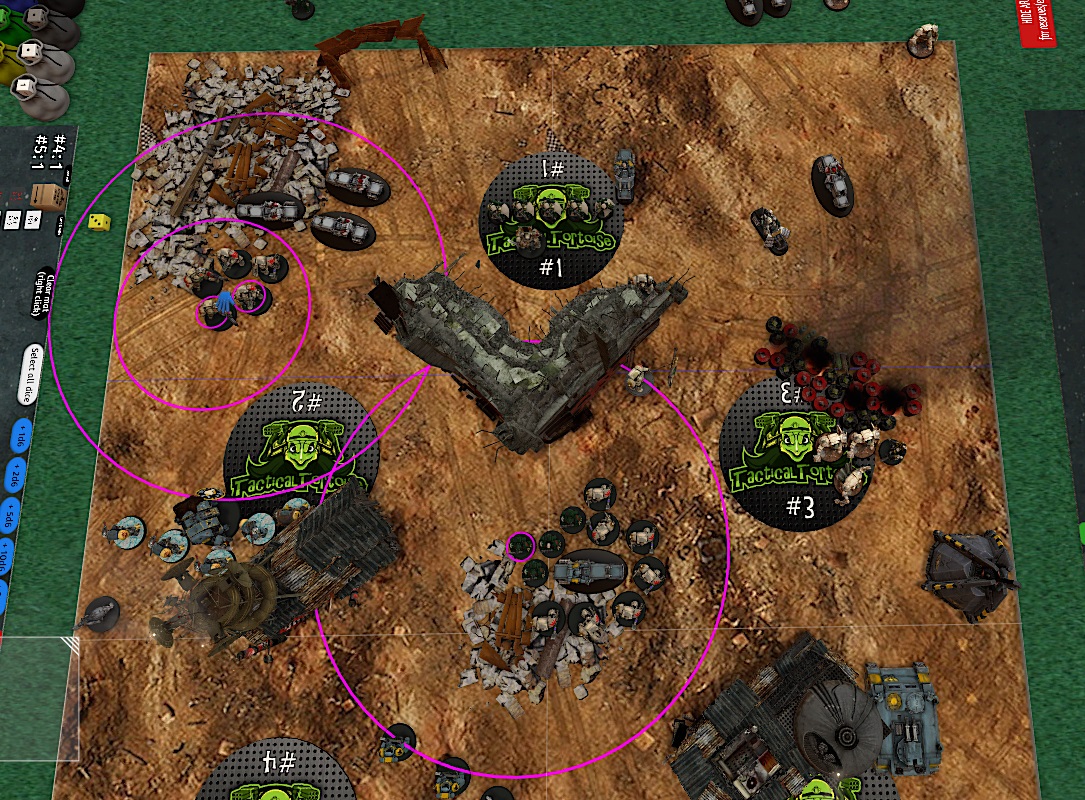This screenshot has width=1085, height=800.
Task: Spawn two dice using +2d6
Action: pyautogui.click(x=14, y=476)
